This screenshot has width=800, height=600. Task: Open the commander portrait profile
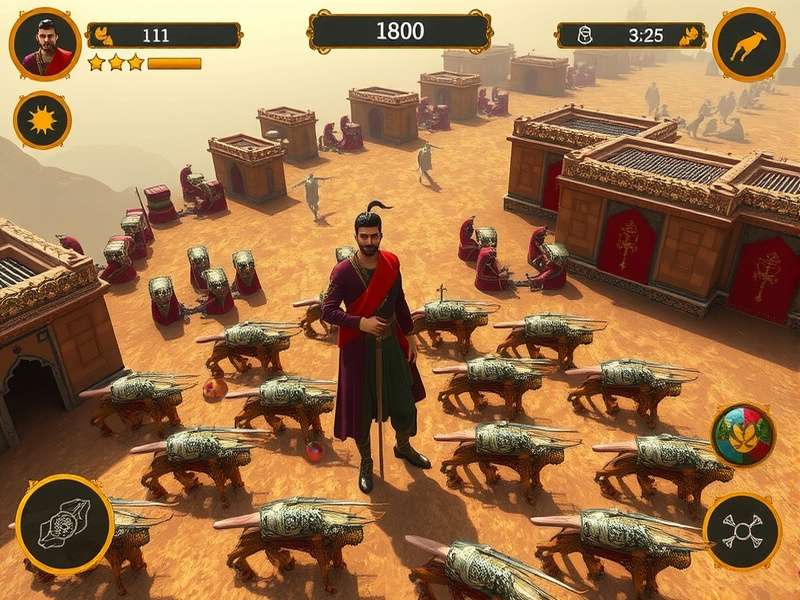click(x=45, y=43)
